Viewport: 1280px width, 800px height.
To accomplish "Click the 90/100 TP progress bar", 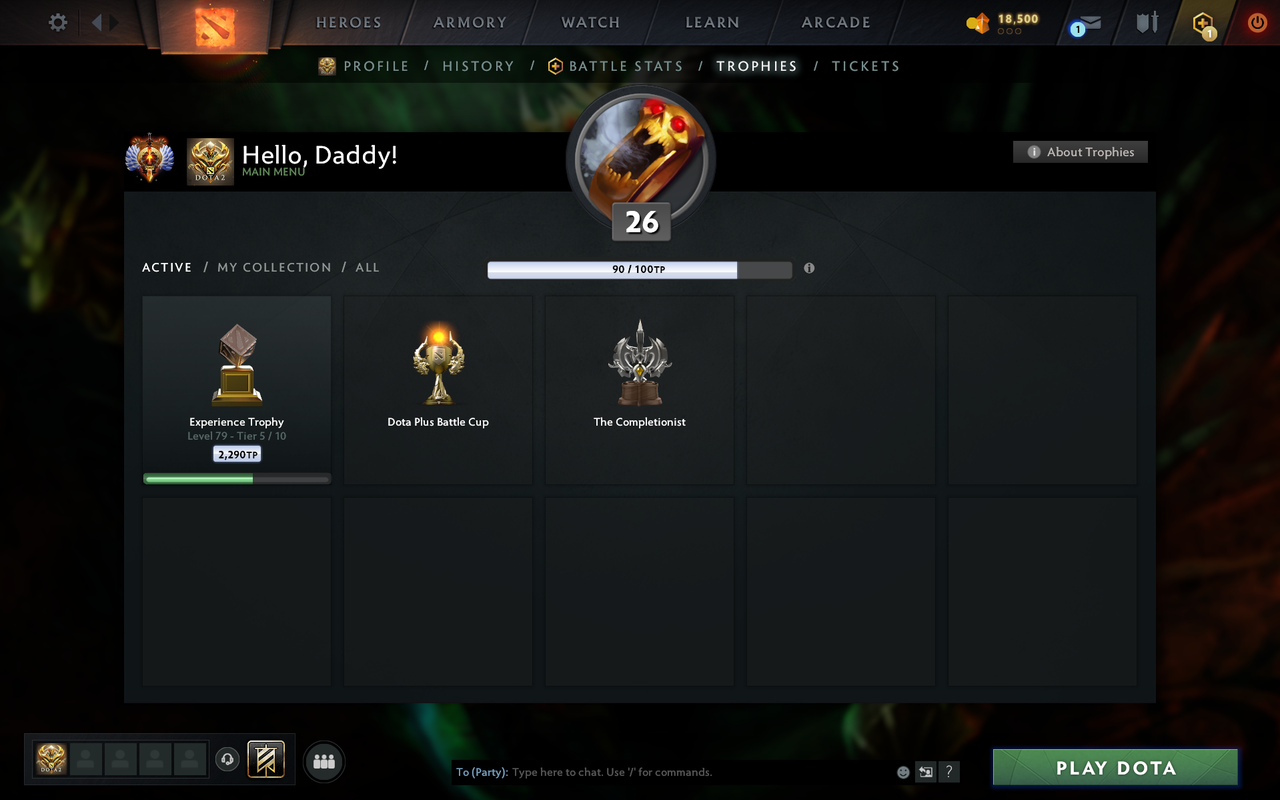I will point(639,269).
